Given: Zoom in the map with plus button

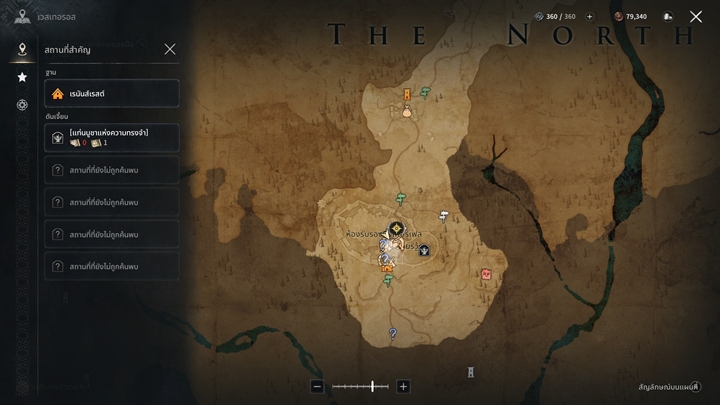Looking at the screenshot, I should click(403, 386).
